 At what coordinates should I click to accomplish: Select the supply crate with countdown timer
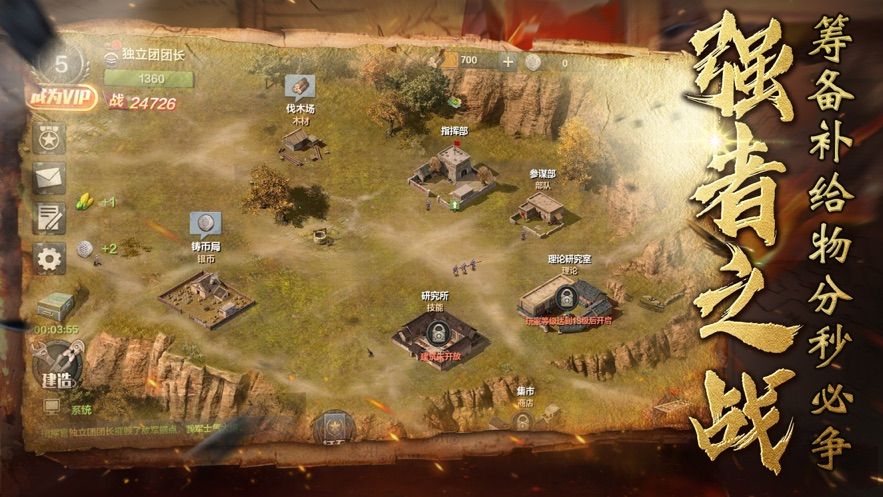[x=56, y=308]
